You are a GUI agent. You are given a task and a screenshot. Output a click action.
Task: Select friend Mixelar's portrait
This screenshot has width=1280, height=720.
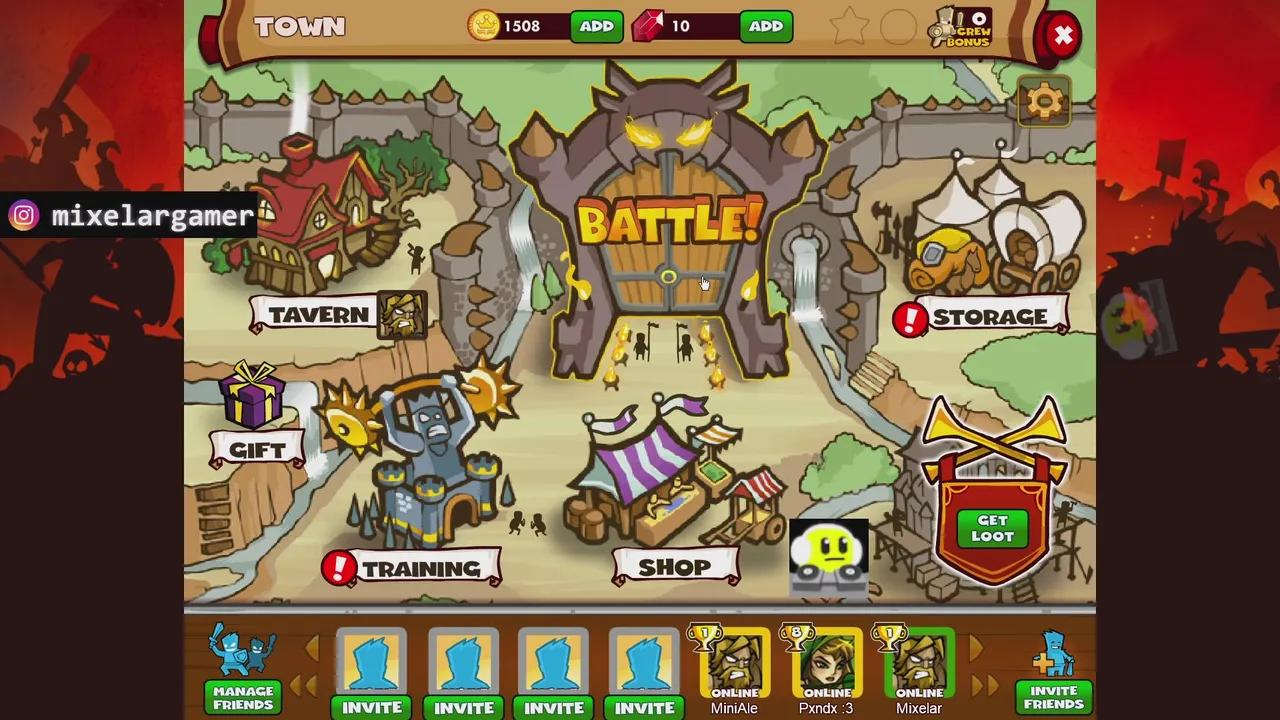[918, 663]
